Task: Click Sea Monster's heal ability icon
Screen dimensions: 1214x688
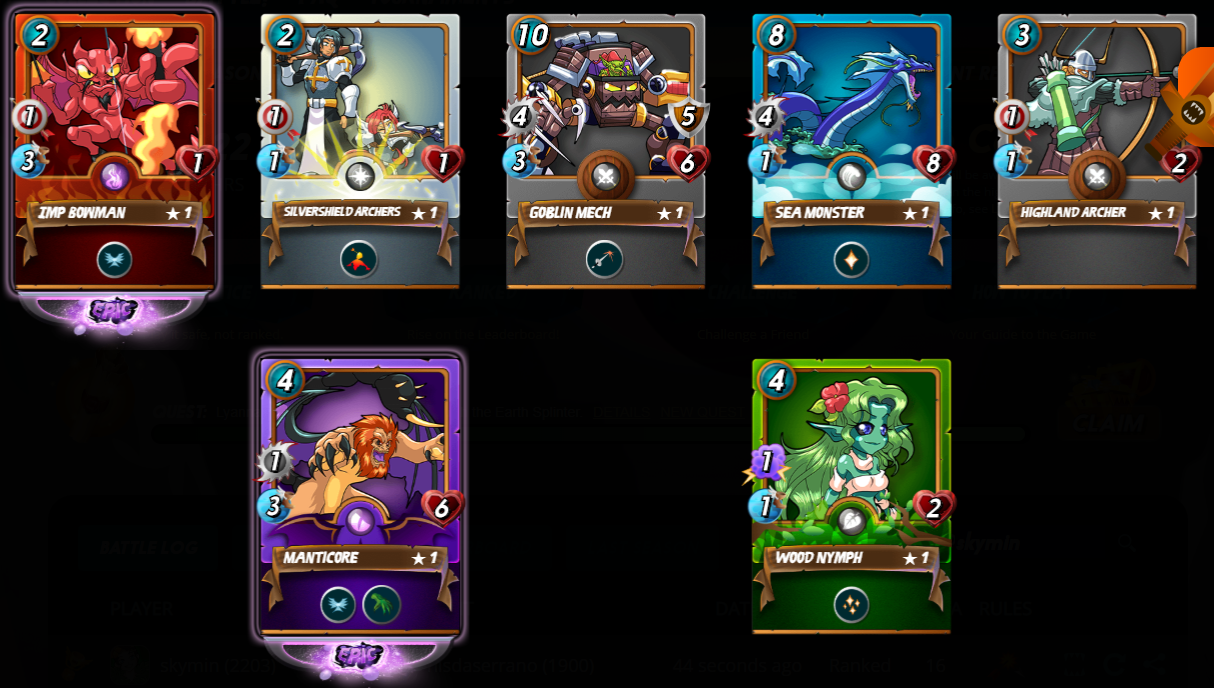Action: [851, 260]
